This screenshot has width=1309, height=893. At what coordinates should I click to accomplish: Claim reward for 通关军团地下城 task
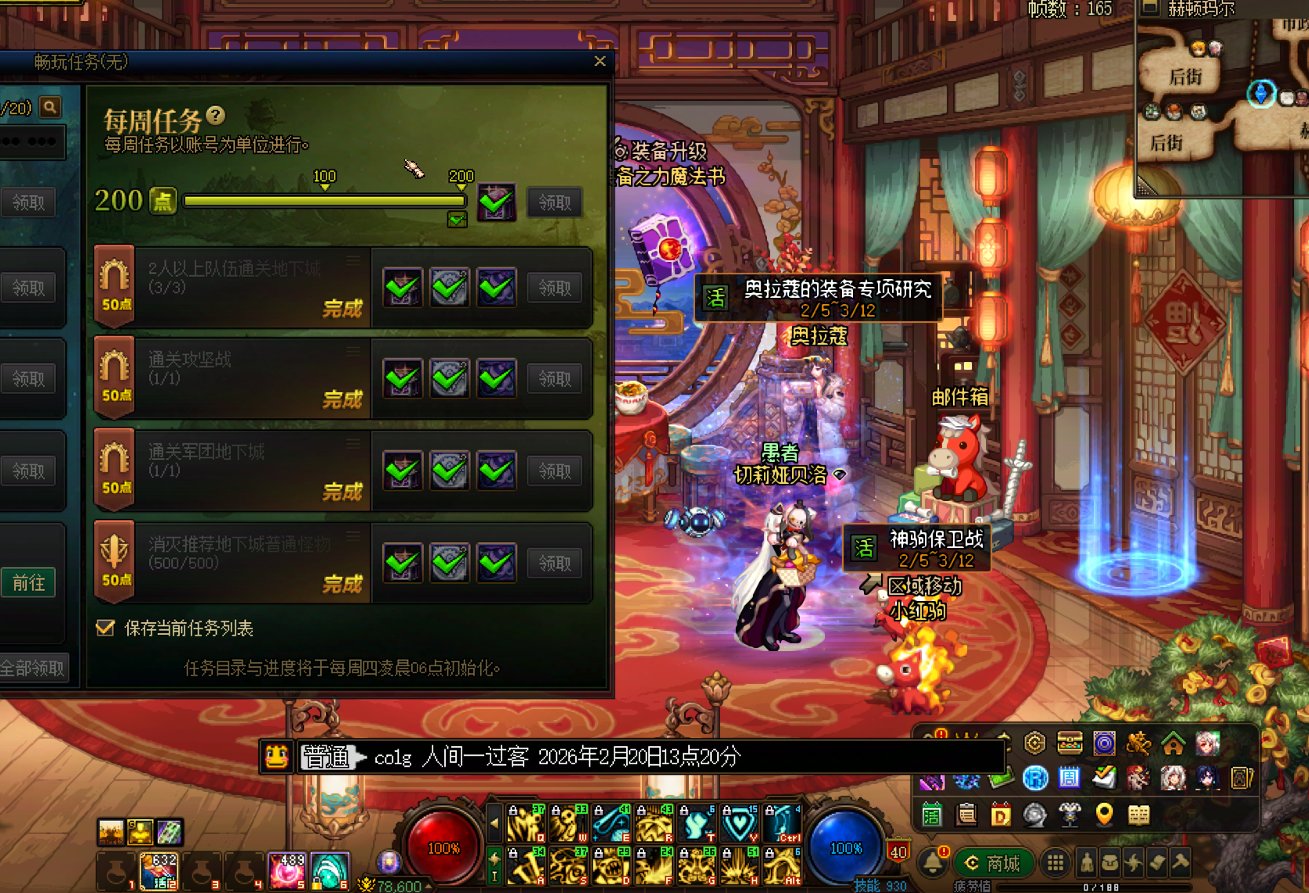click(554, 471)
